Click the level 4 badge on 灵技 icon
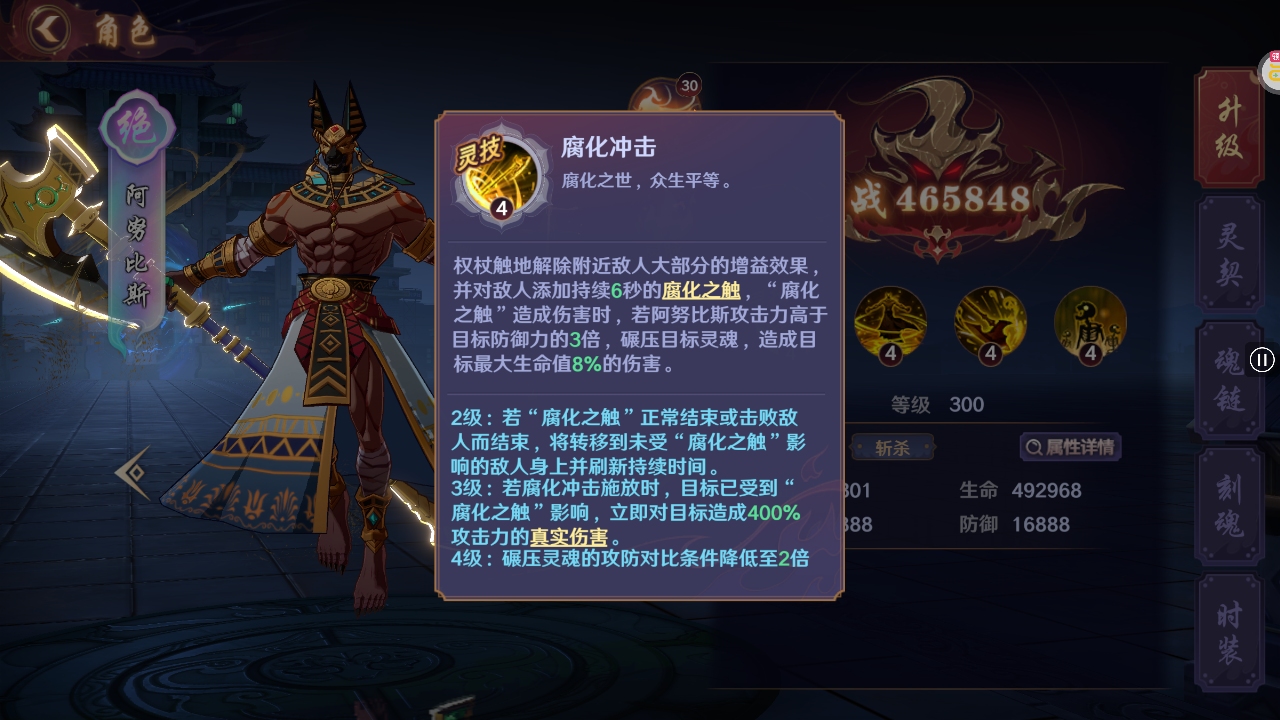The width and height of the screenshot is (1280, 720). pyautogui.click(x=503, y=209)
